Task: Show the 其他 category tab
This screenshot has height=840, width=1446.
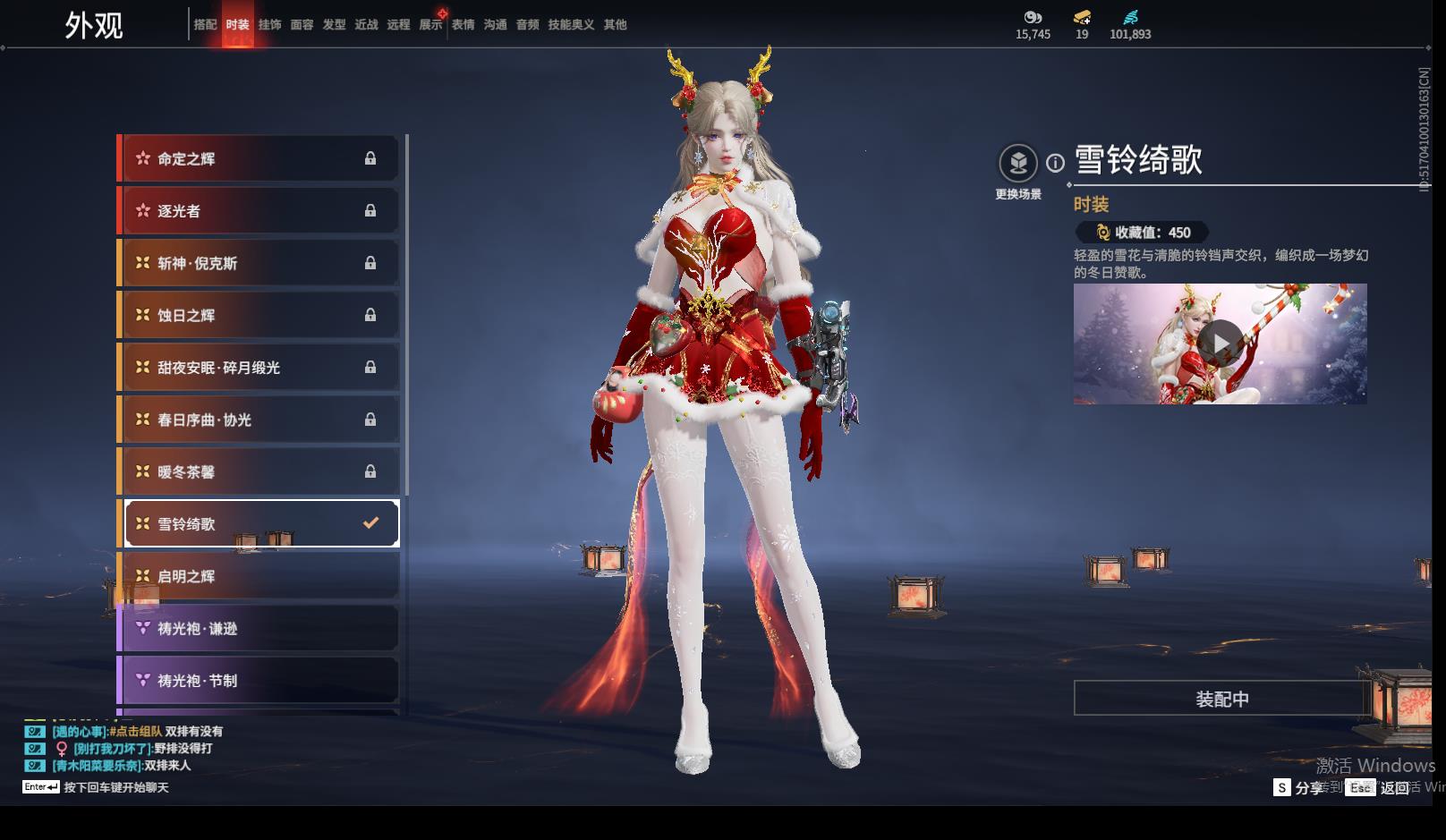Action: tap(615, 25)
